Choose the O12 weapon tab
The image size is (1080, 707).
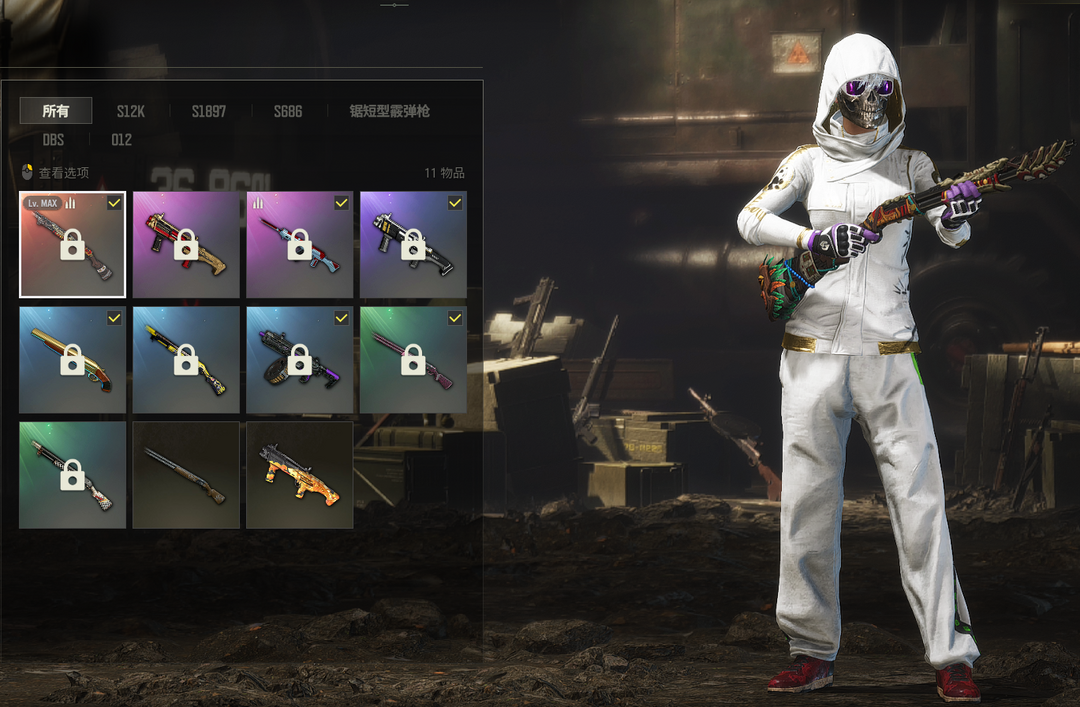click(121, 140)
